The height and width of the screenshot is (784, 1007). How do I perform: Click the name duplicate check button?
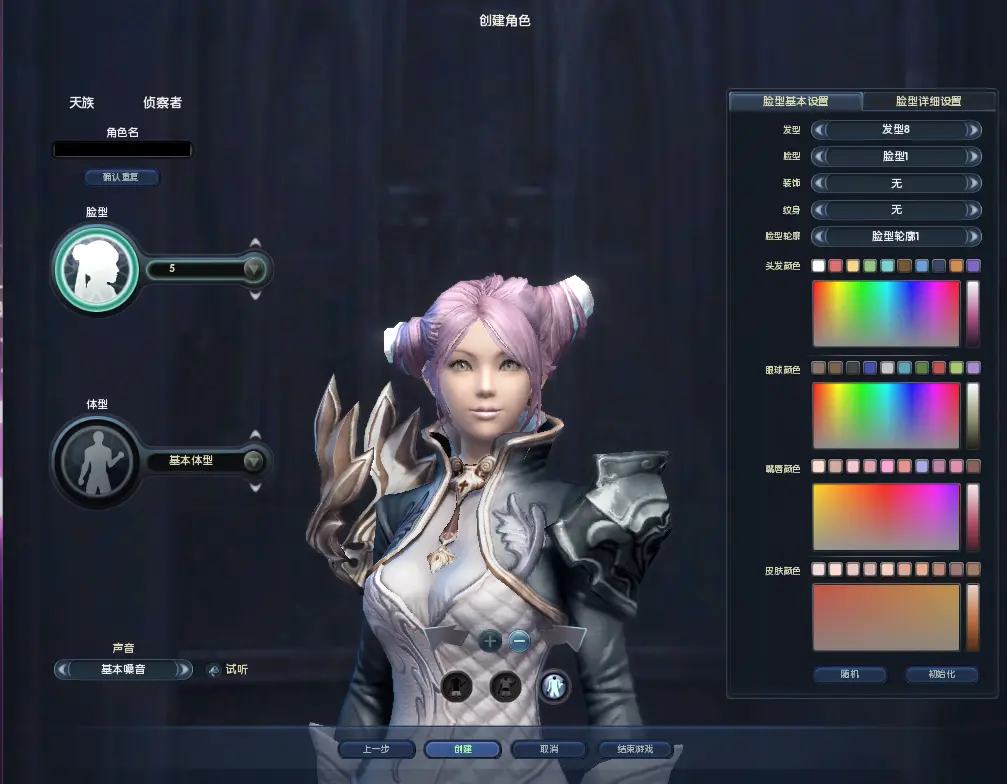[x=122, y=177]
